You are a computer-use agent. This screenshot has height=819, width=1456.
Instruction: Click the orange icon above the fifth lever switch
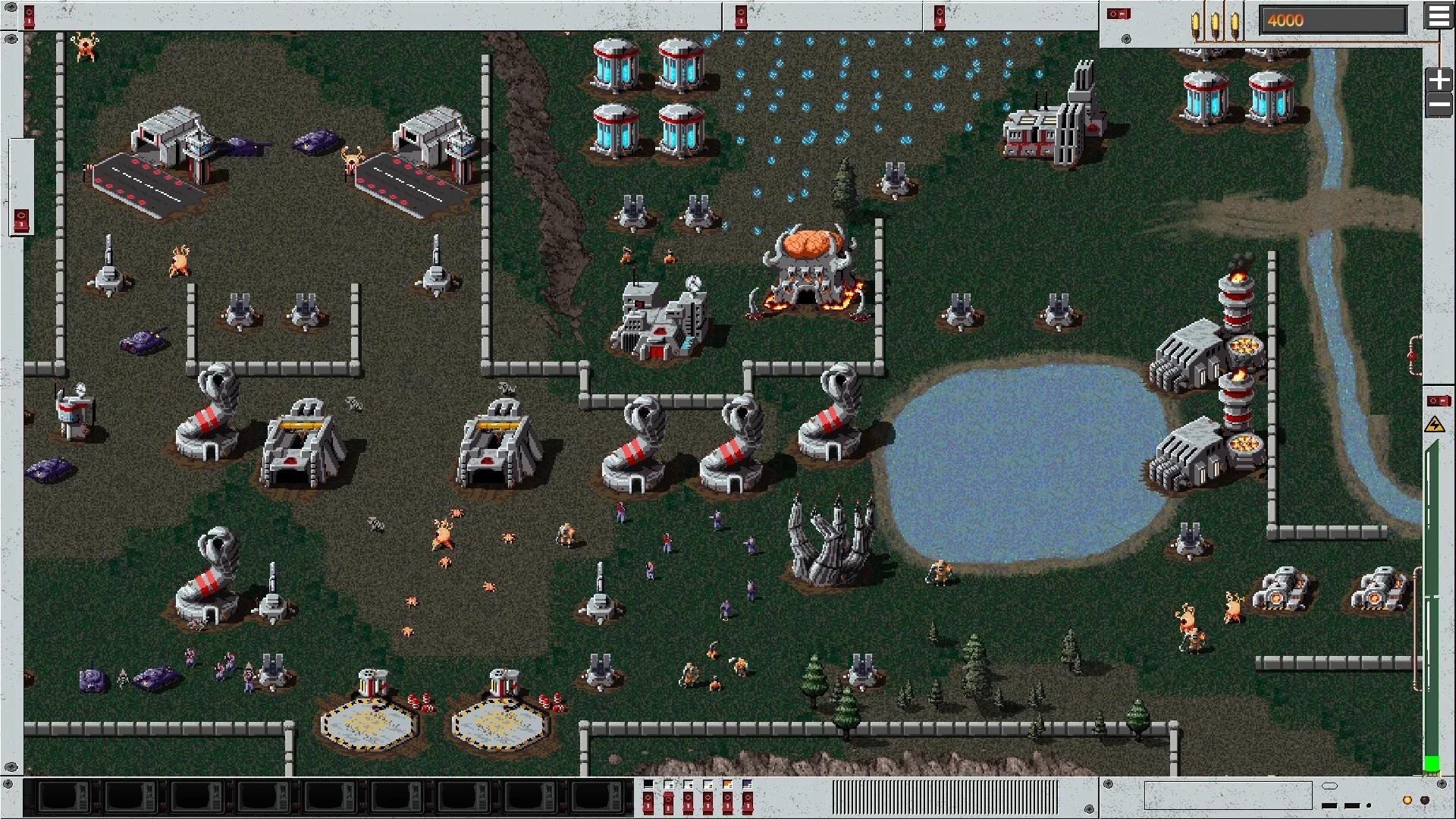[x=727, y=783]
